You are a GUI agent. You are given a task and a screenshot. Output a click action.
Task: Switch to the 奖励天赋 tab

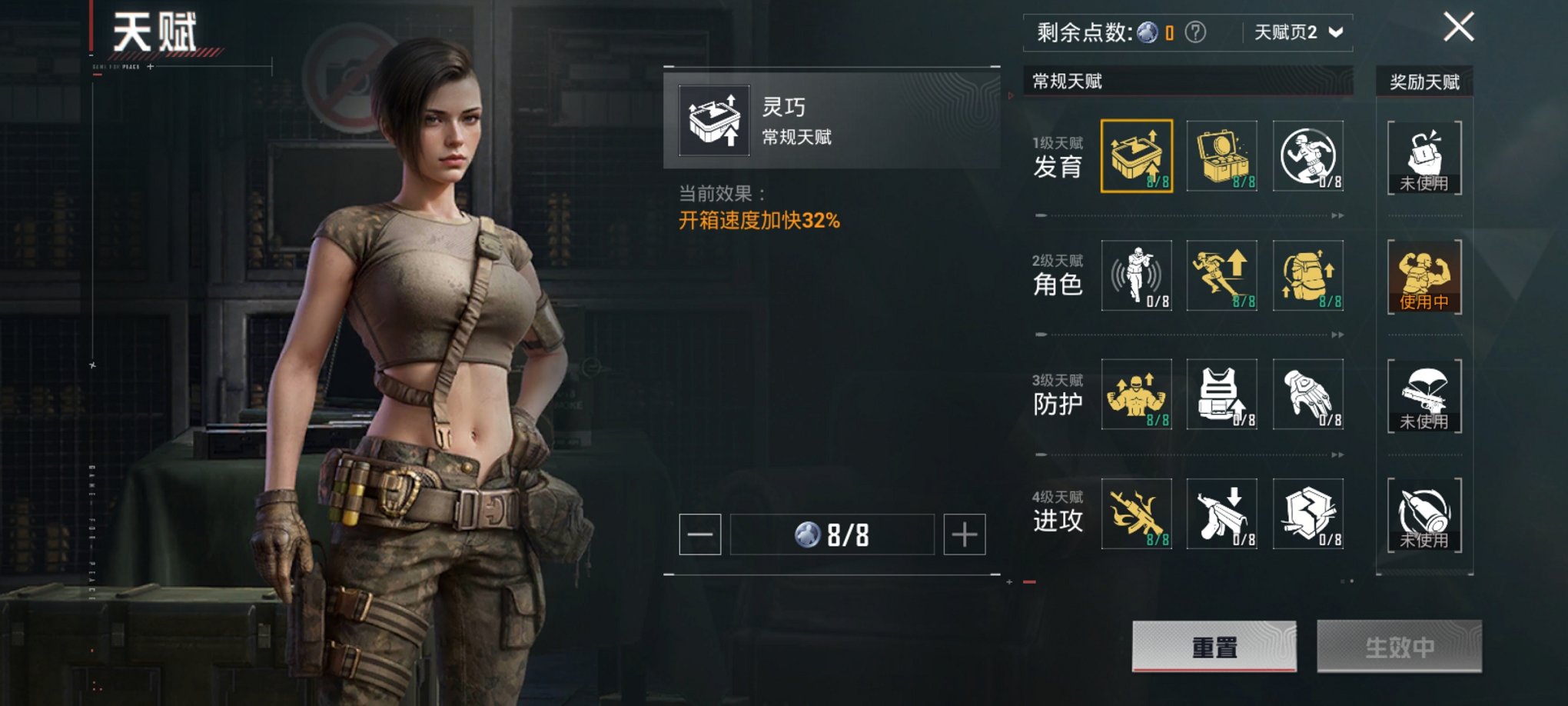click(x=1423, y=80)
